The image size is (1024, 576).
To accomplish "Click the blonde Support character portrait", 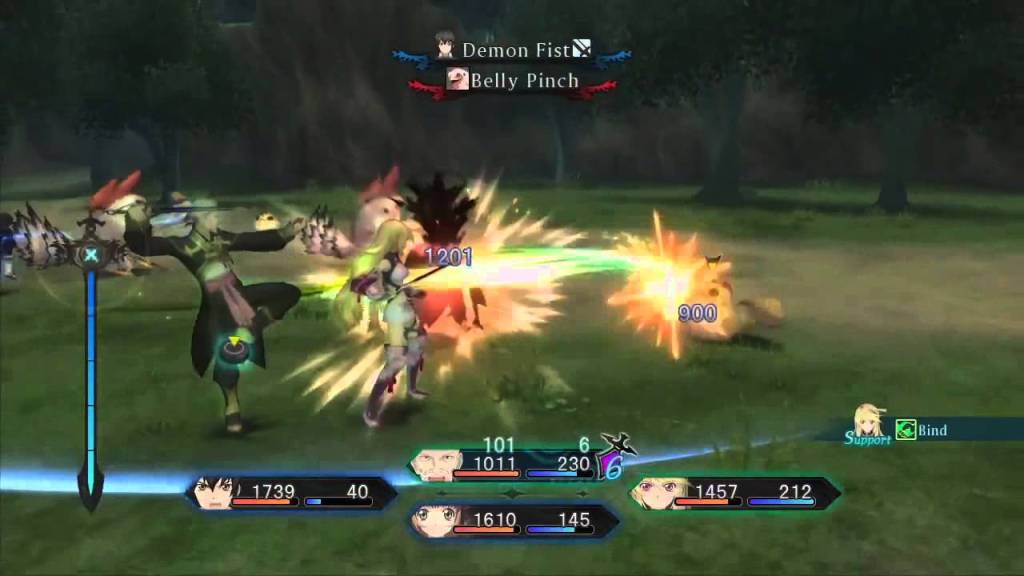I will [866, 422].
